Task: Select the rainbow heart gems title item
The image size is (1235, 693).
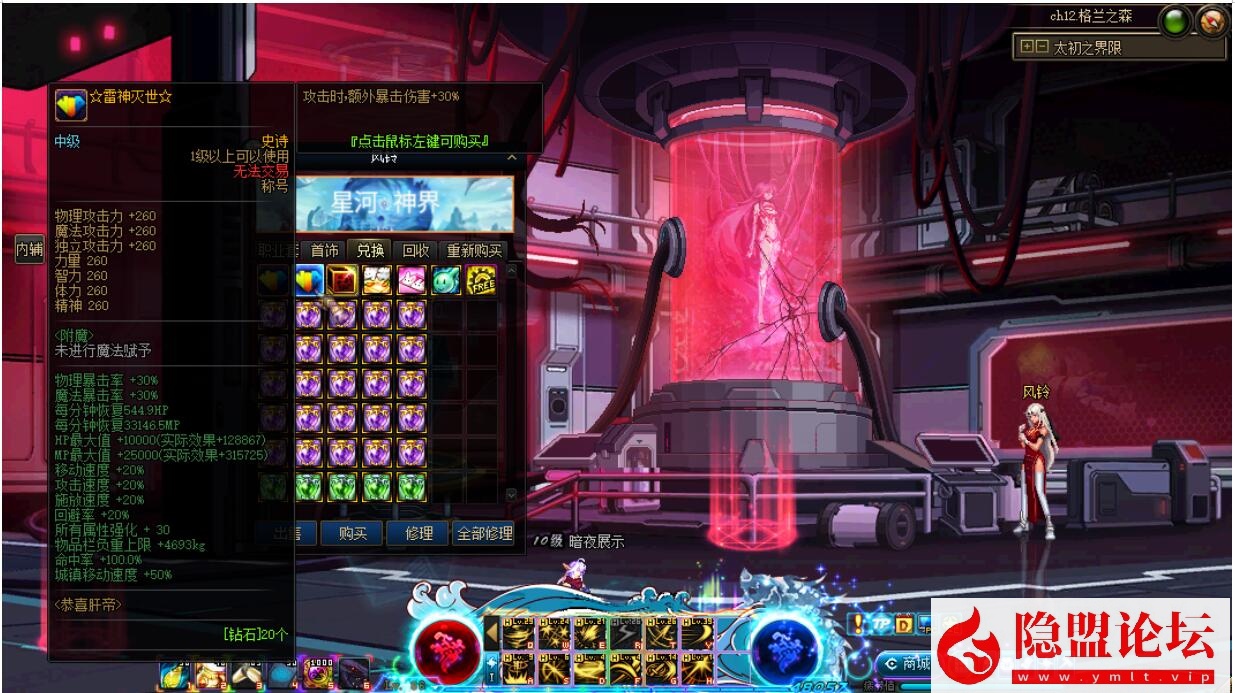Action: click(x=308, y=281)
